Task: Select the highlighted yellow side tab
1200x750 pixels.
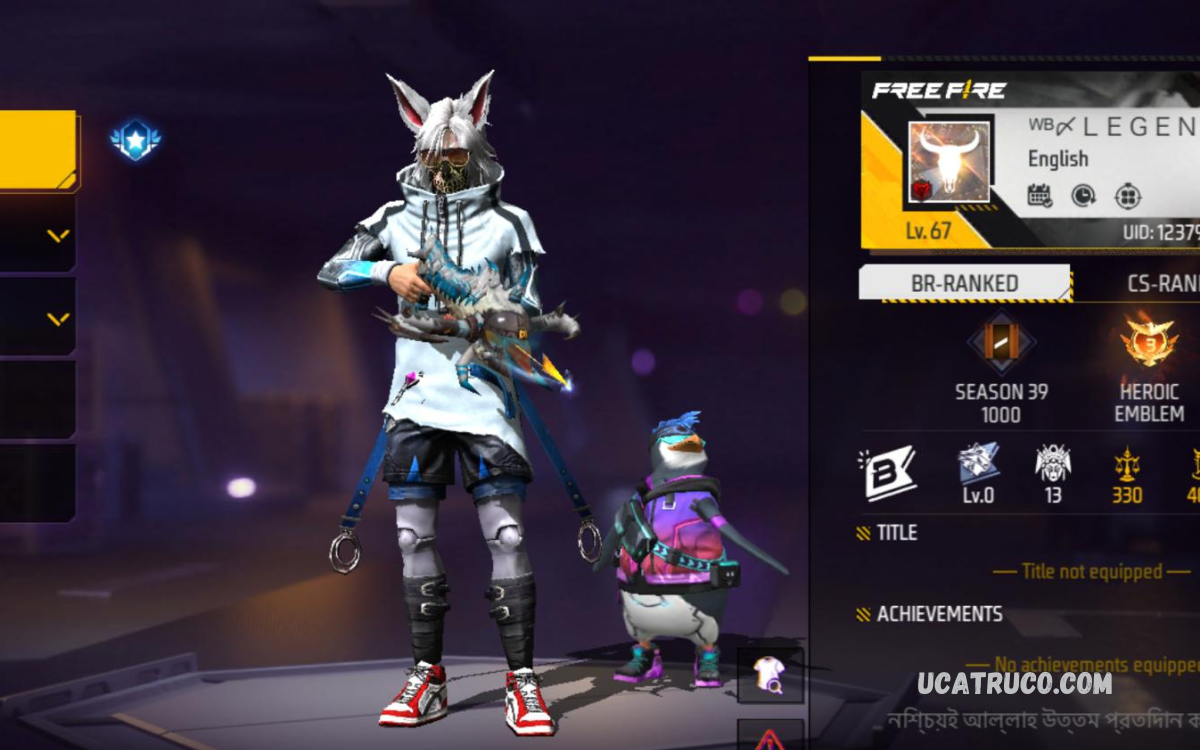Action: coord(37,150)
